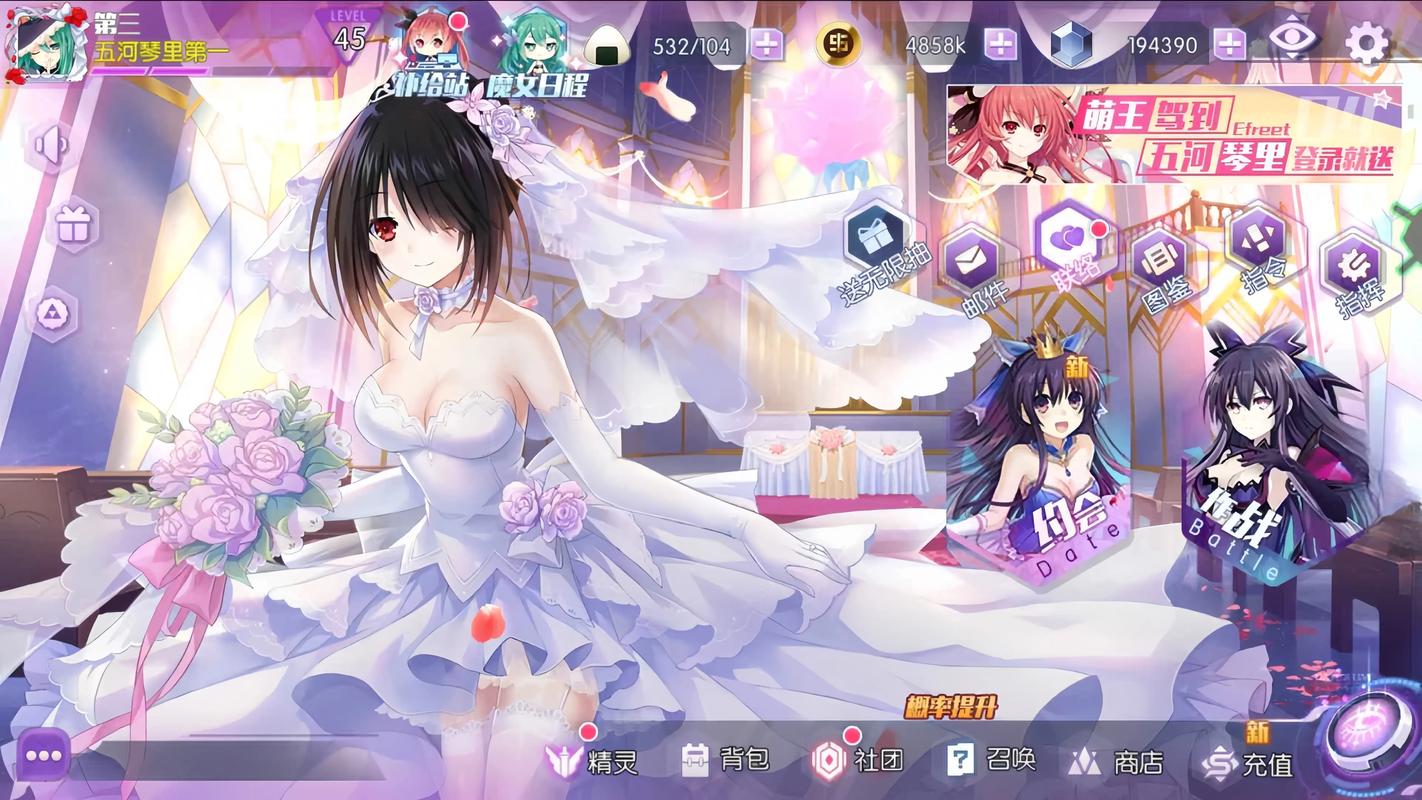
Task: Switch to the 精灵 (Spirit) tab
Action: pos(594,761)
